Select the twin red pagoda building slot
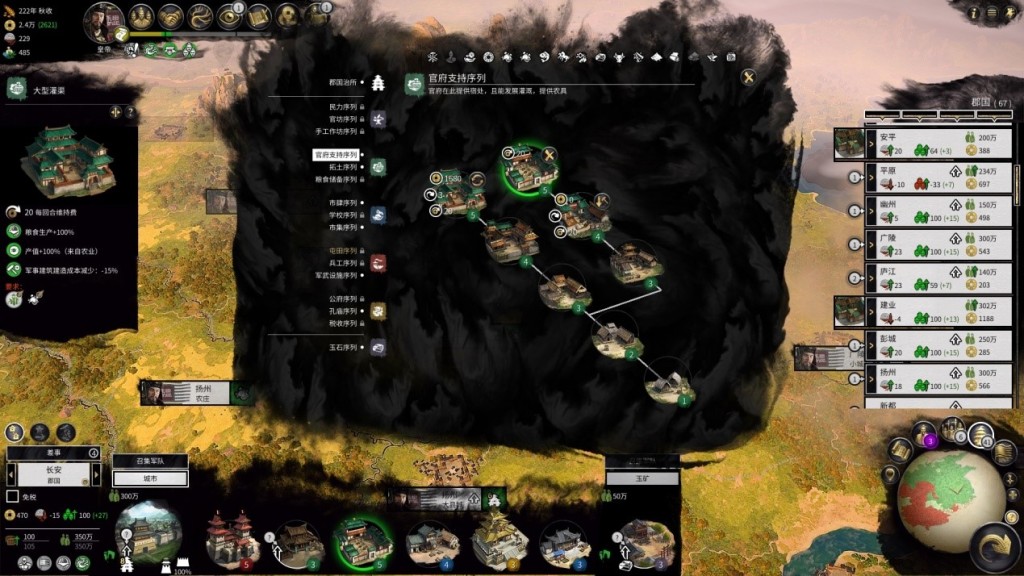1024x576 pixels. [232, 538]
